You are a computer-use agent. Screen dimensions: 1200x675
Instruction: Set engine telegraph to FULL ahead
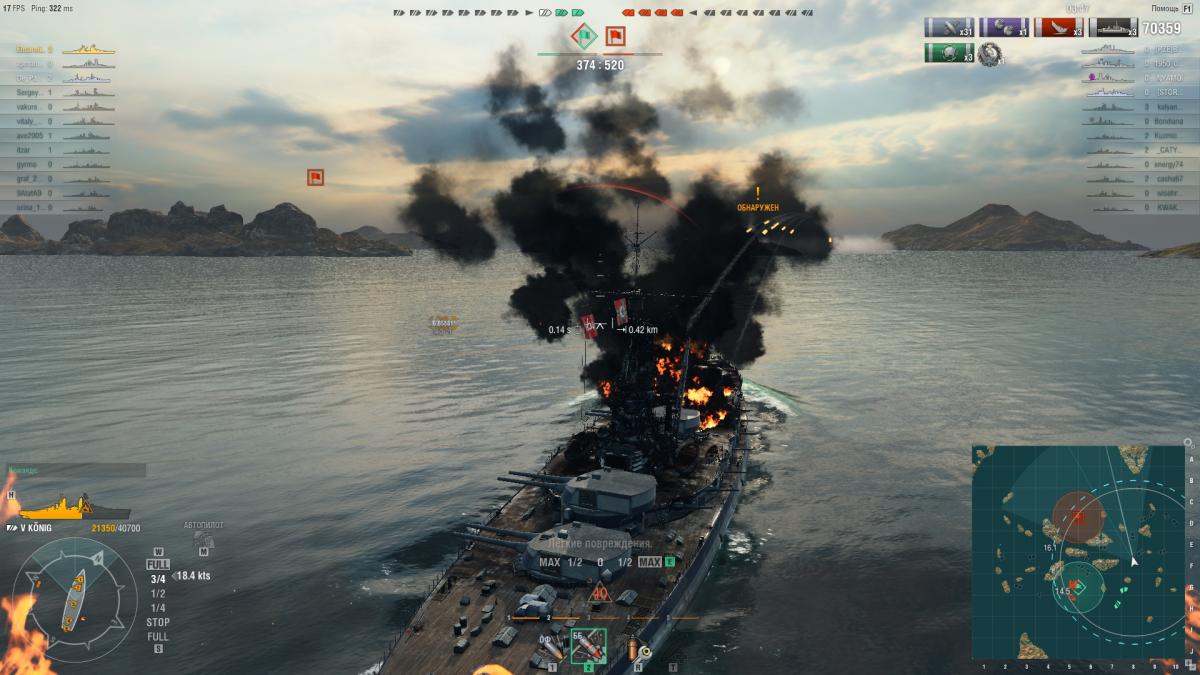tap(158, 565)
